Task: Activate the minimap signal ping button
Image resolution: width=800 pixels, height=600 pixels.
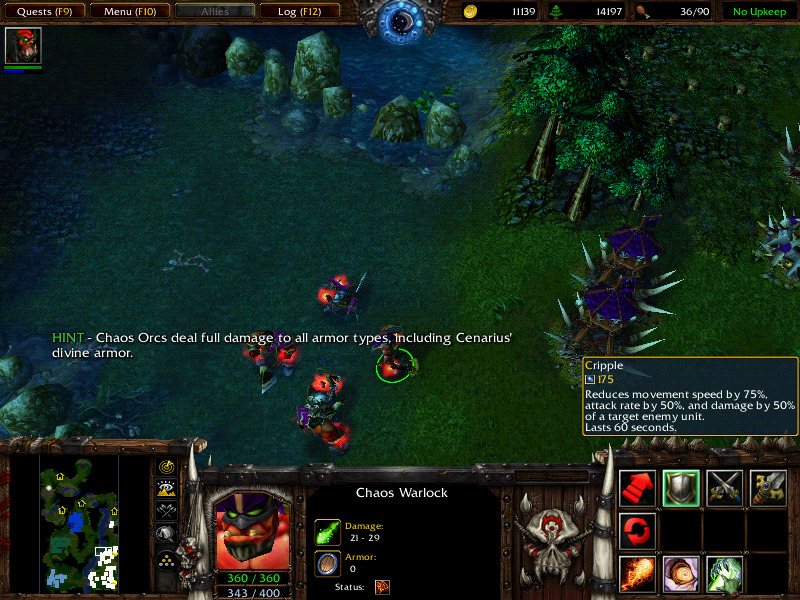Action: 166,467
